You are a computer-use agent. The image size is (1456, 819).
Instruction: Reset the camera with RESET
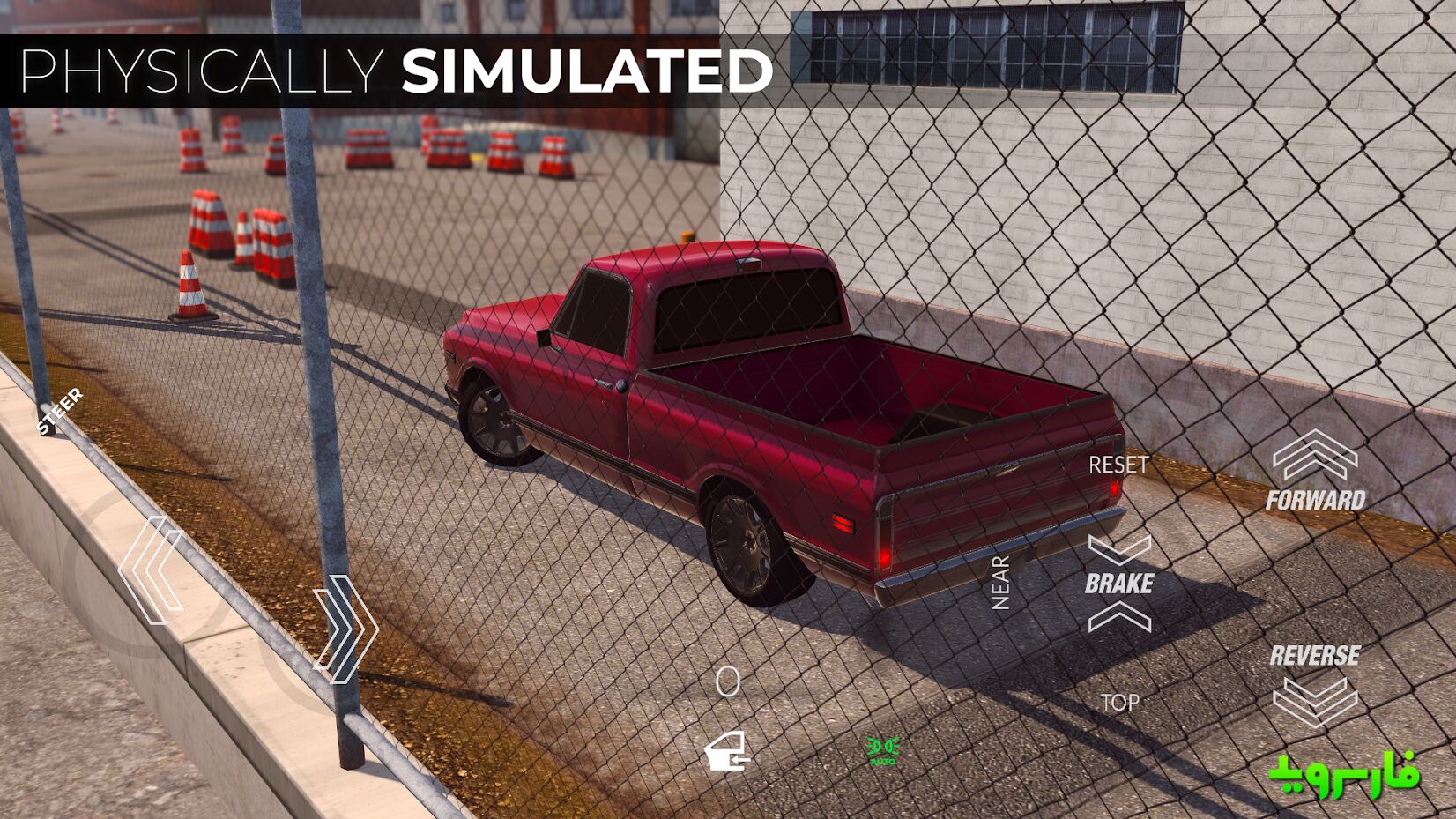[x=1118, y=465]
